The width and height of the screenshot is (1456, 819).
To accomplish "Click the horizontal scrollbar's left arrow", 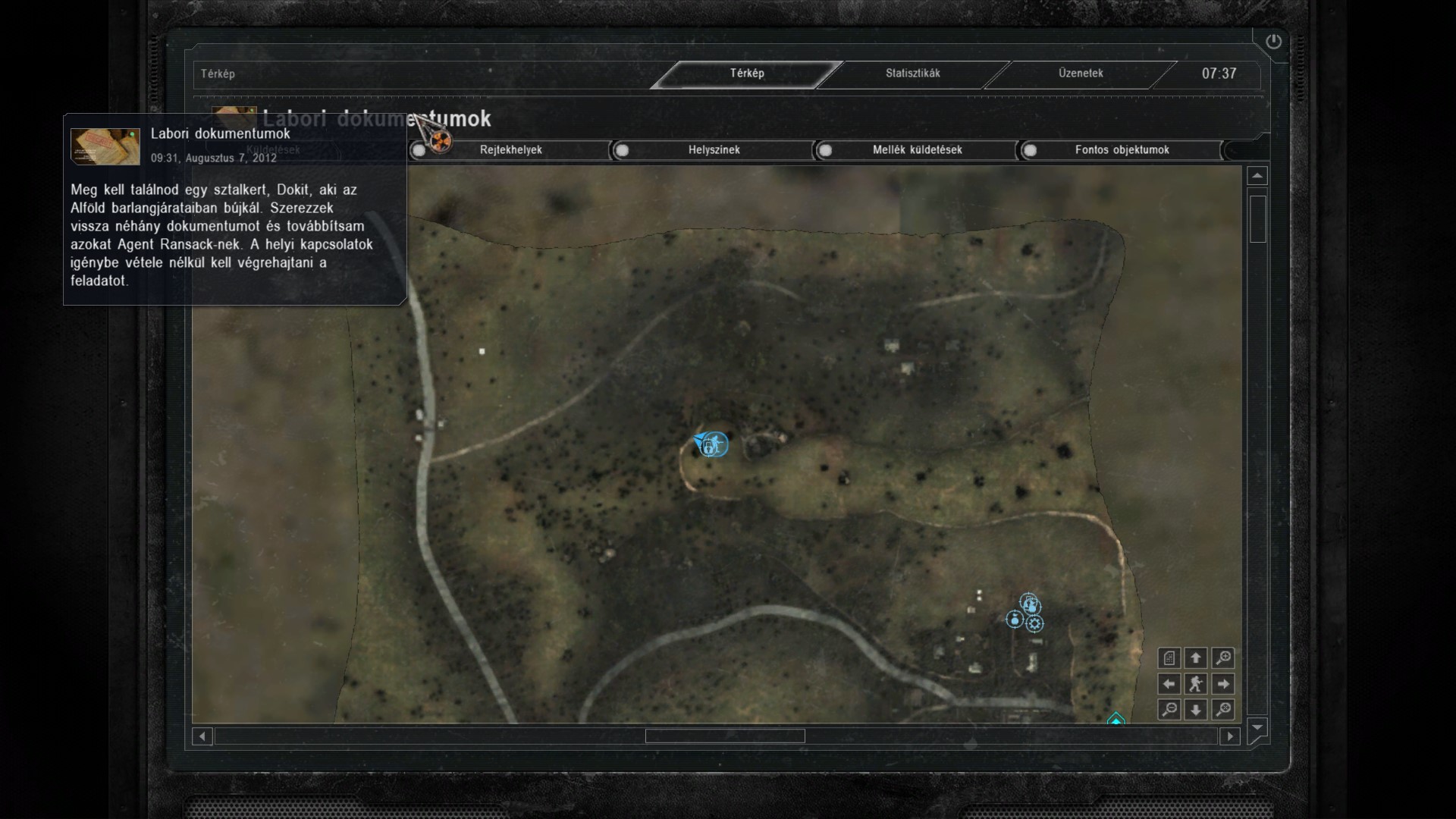I will 202,736.
